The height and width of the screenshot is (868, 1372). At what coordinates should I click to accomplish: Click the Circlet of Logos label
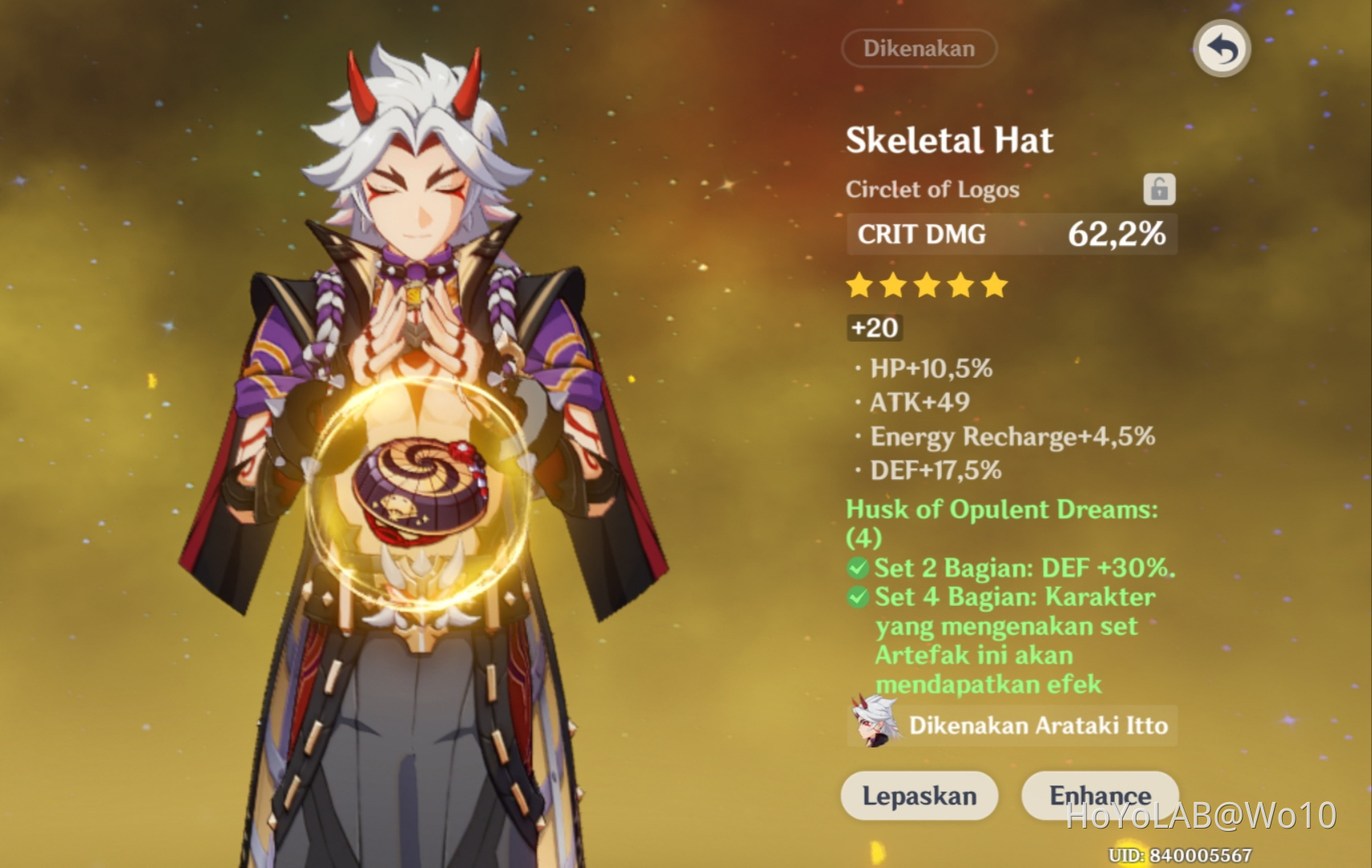pyautogui.click(x=932, y=190)
